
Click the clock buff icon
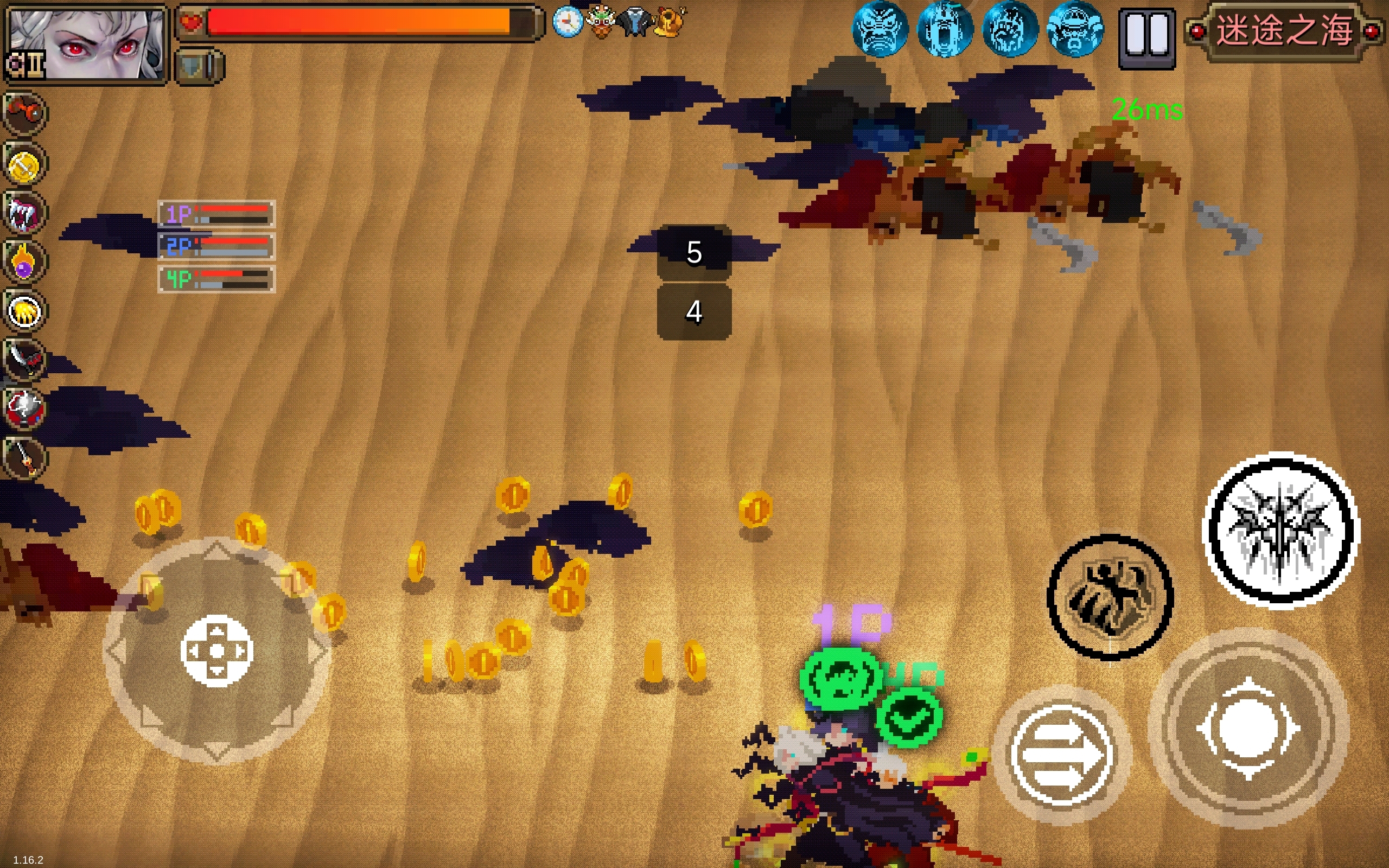[x=567, y=22]
